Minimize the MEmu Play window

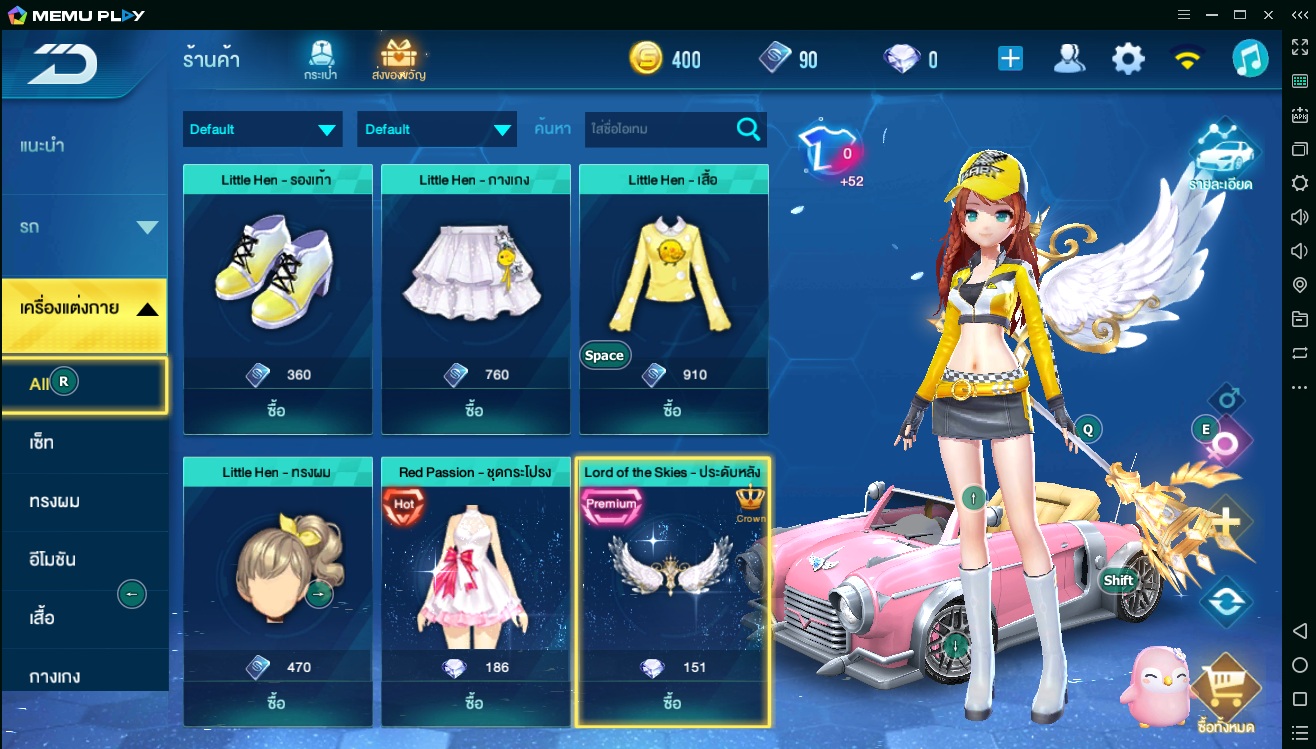[x=1211, y=14]
